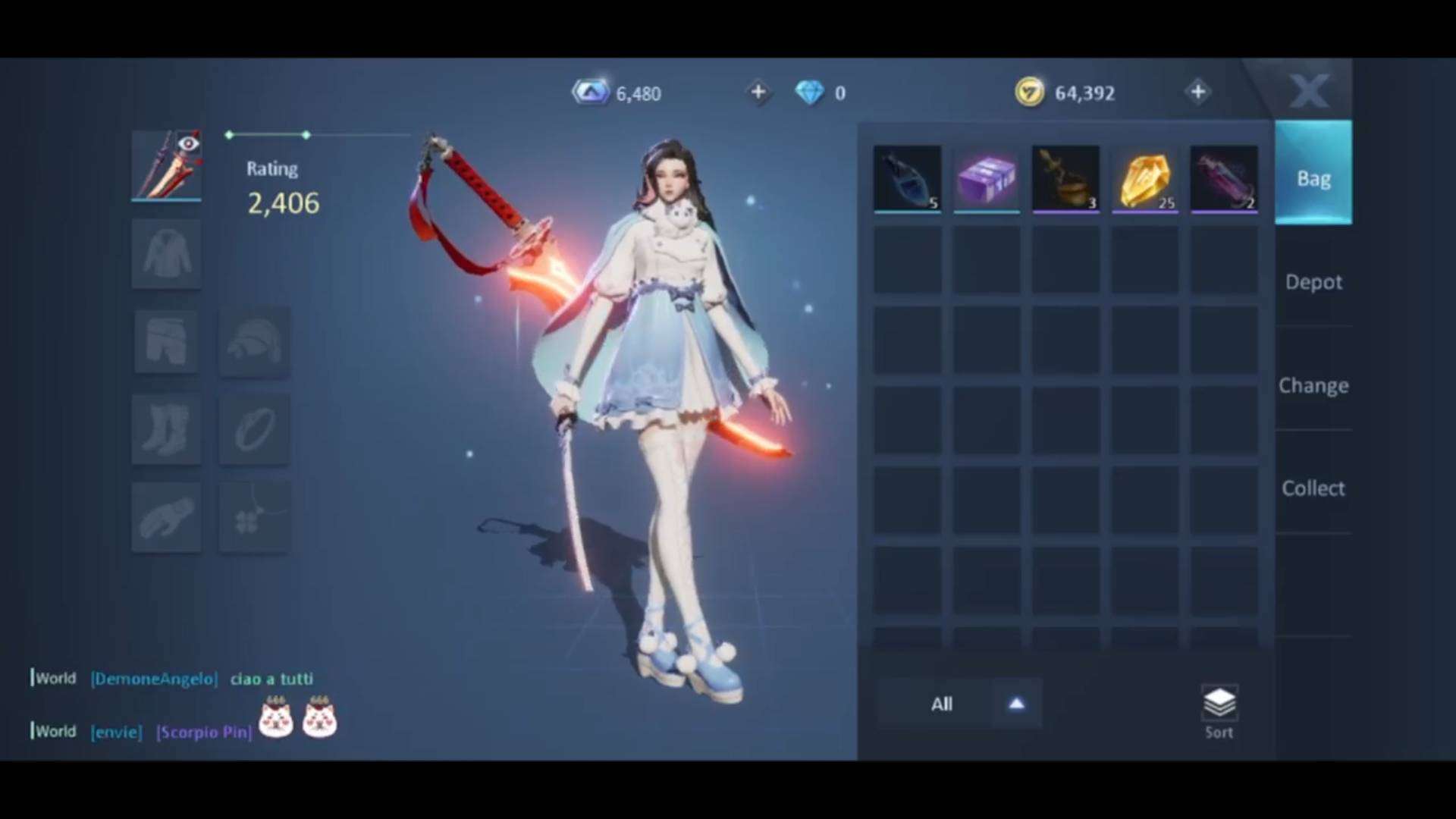Screen dimensions: 1456x819
Task: Open the equipped red sword weapon slot
Action: (x=166, y=165)
